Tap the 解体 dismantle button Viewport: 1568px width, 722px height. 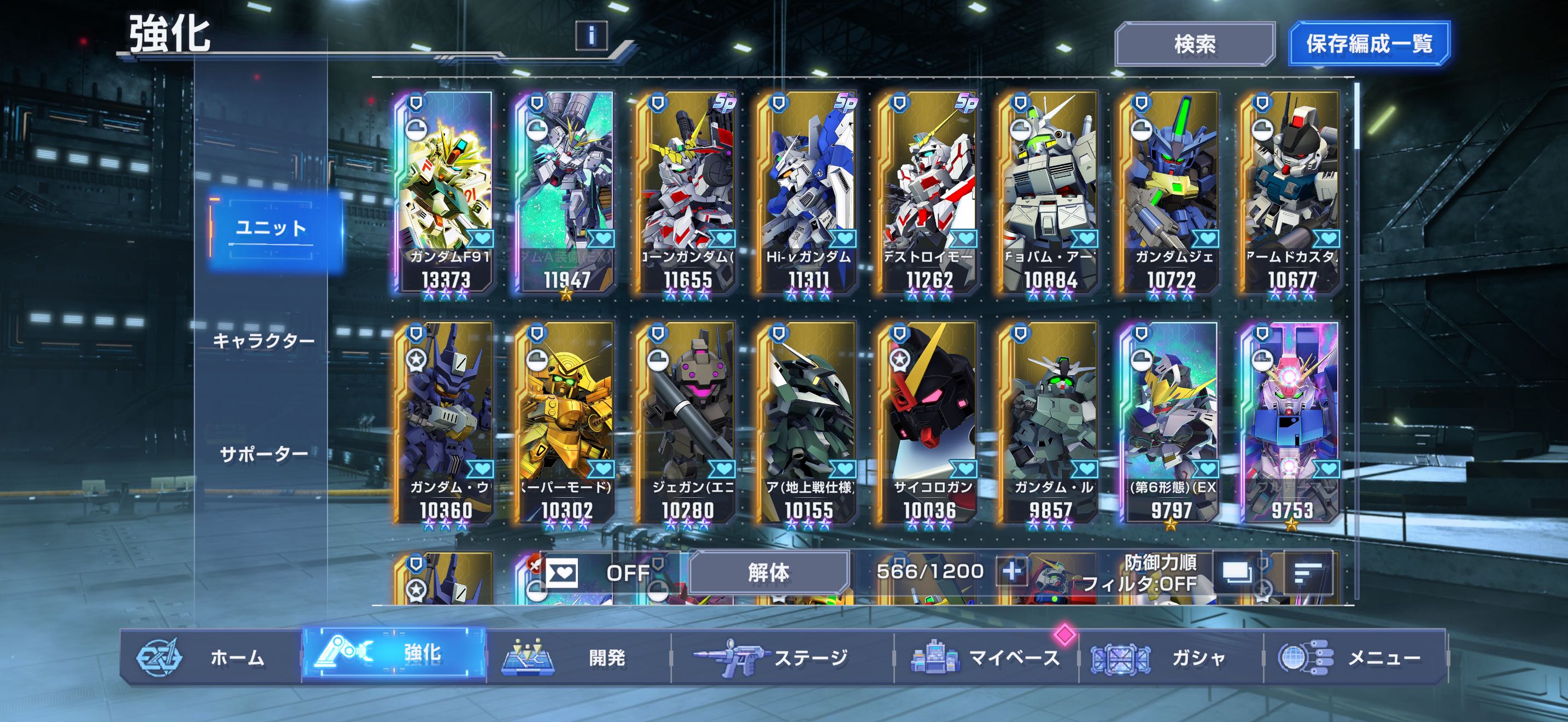(x=768, y=572)
